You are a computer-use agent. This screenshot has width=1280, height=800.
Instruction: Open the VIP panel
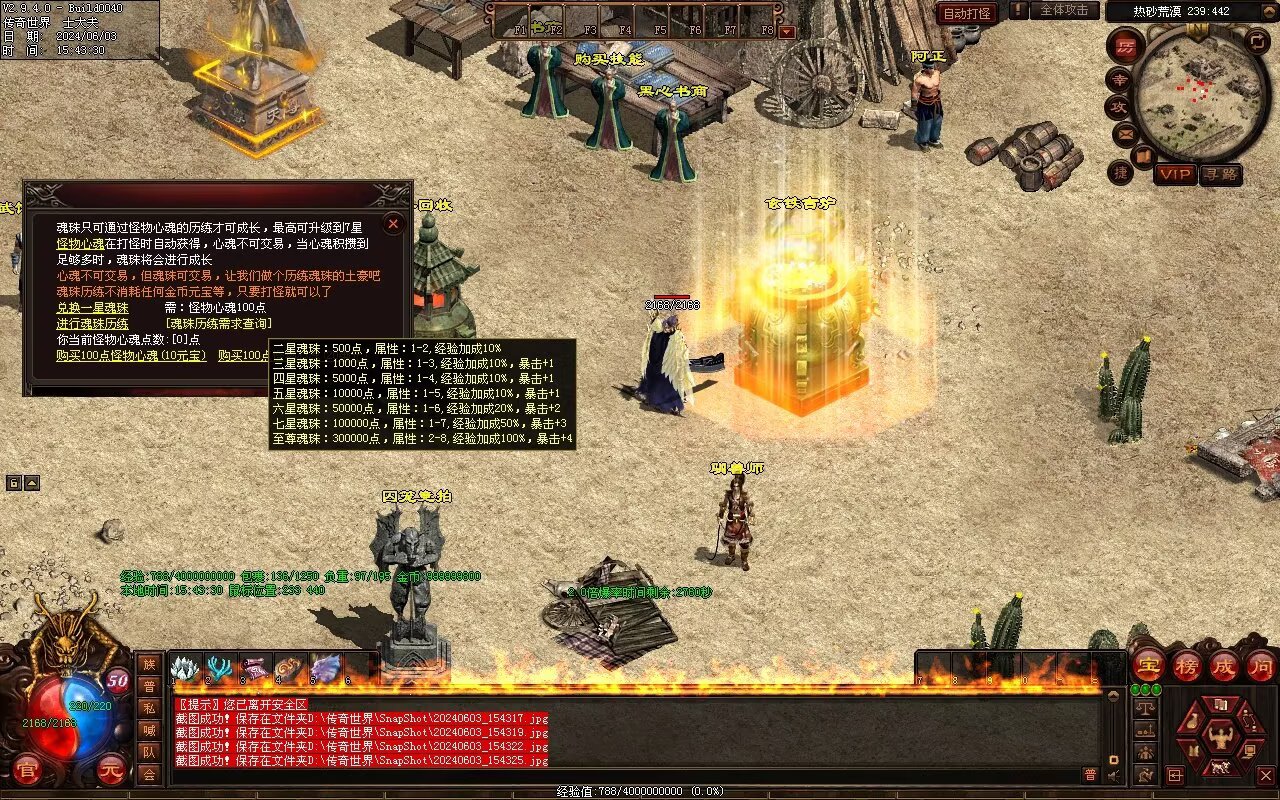(x=1175, y=174)
